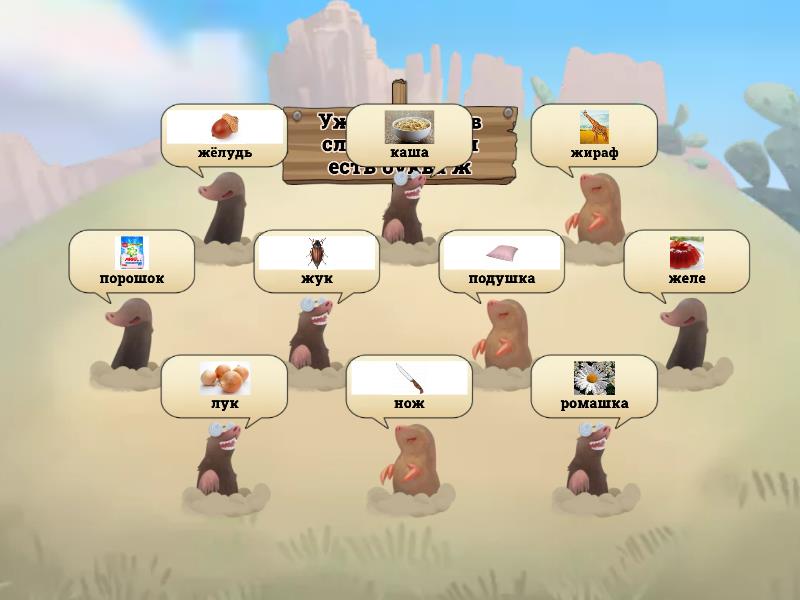800x600 pixels.
Task: Click the лук onion bubble
Action: [x=224, y=386]
